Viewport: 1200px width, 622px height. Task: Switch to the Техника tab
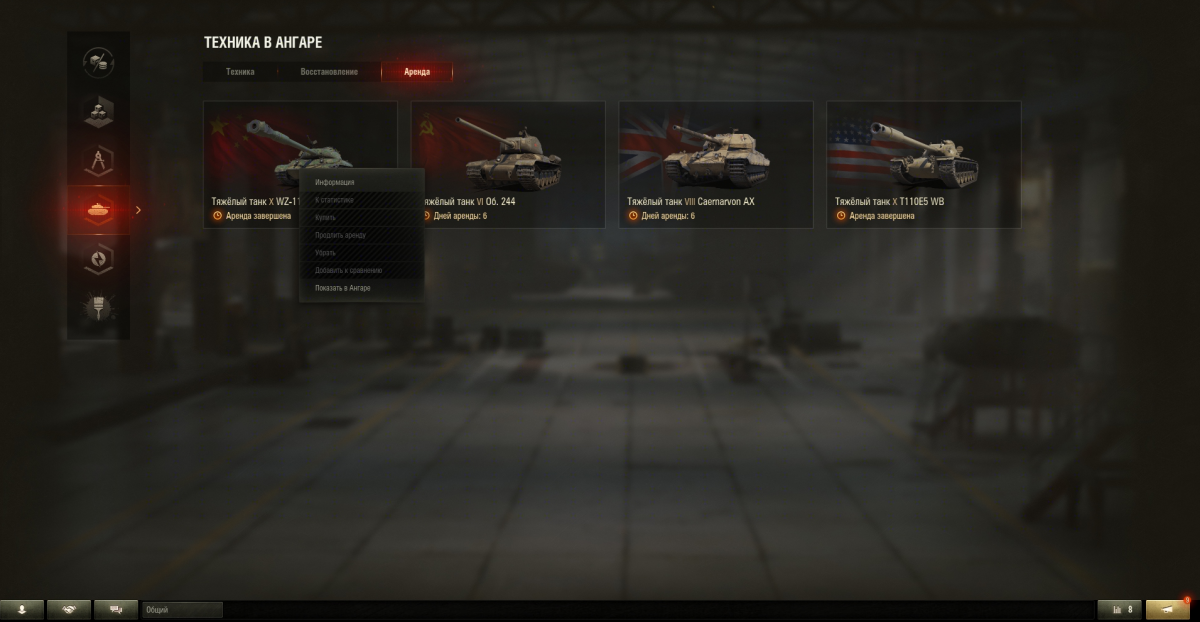click(x=240, y=72)
